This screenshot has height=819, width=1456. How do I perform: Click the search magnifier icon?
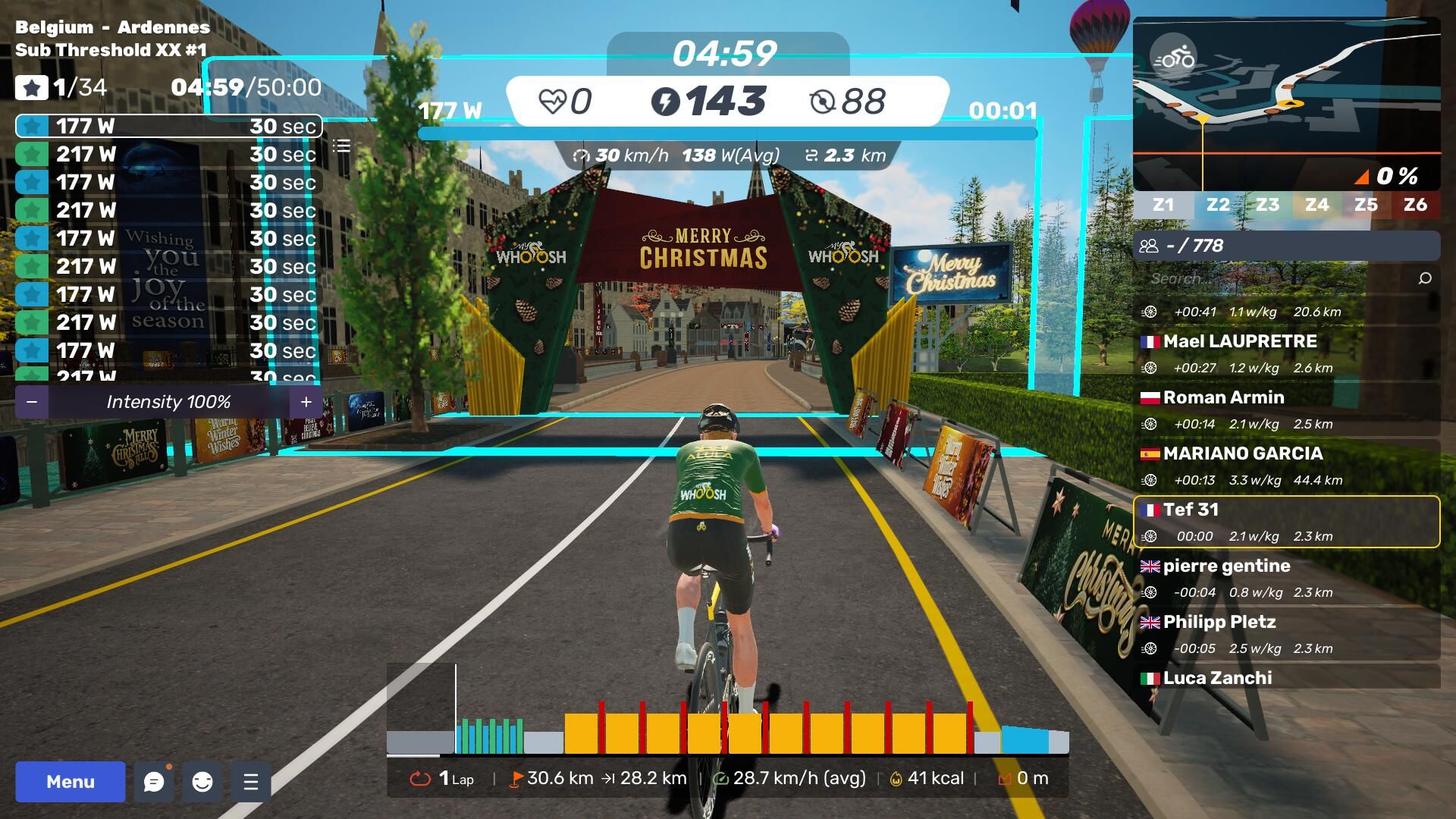pos(1425,278)
